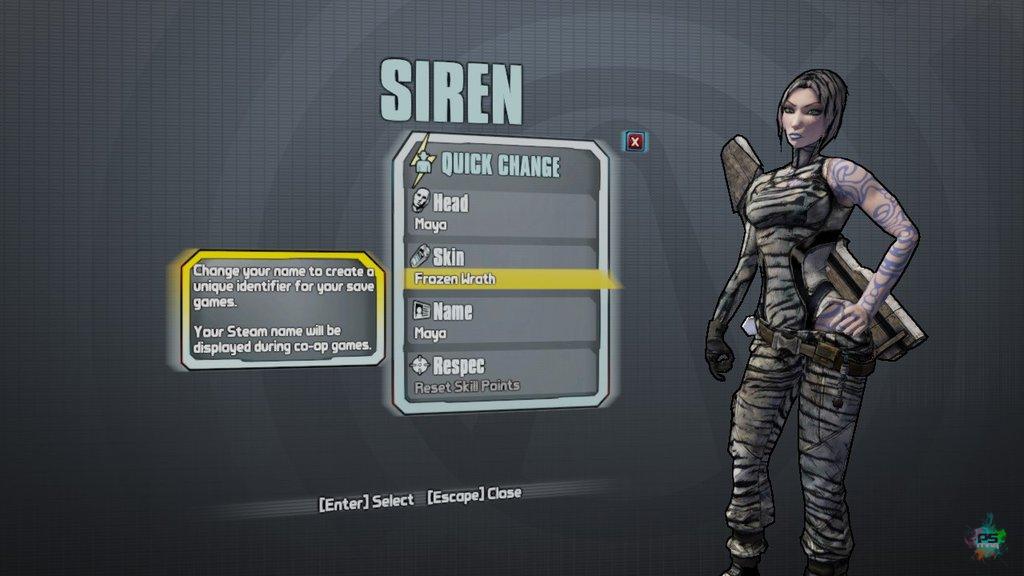Close the Quick Change panel with the red X
Viewport: 1024px width, 576px height.
634,142
